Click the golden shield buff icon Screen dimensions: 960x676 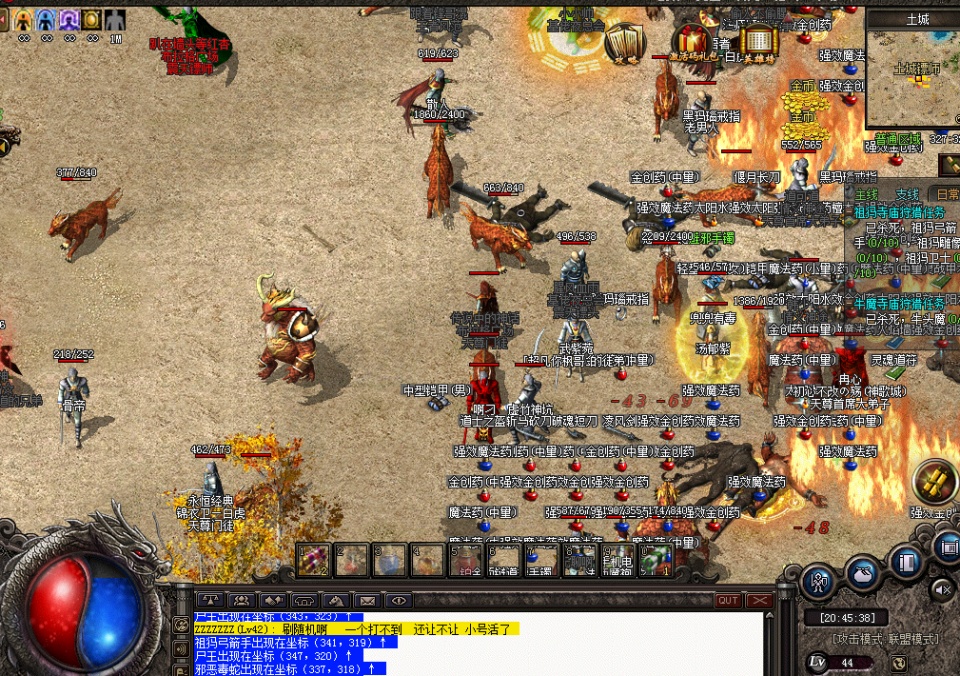(92, 19)
